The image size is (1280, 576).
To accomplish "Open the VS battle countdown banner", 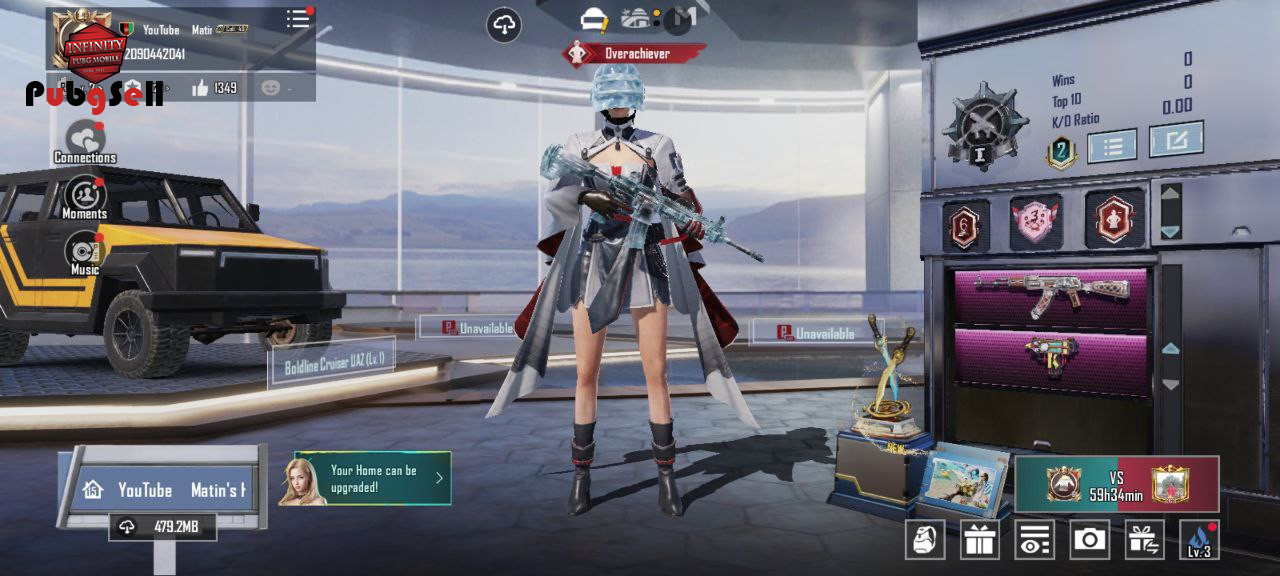I will tap(1117, 484).
